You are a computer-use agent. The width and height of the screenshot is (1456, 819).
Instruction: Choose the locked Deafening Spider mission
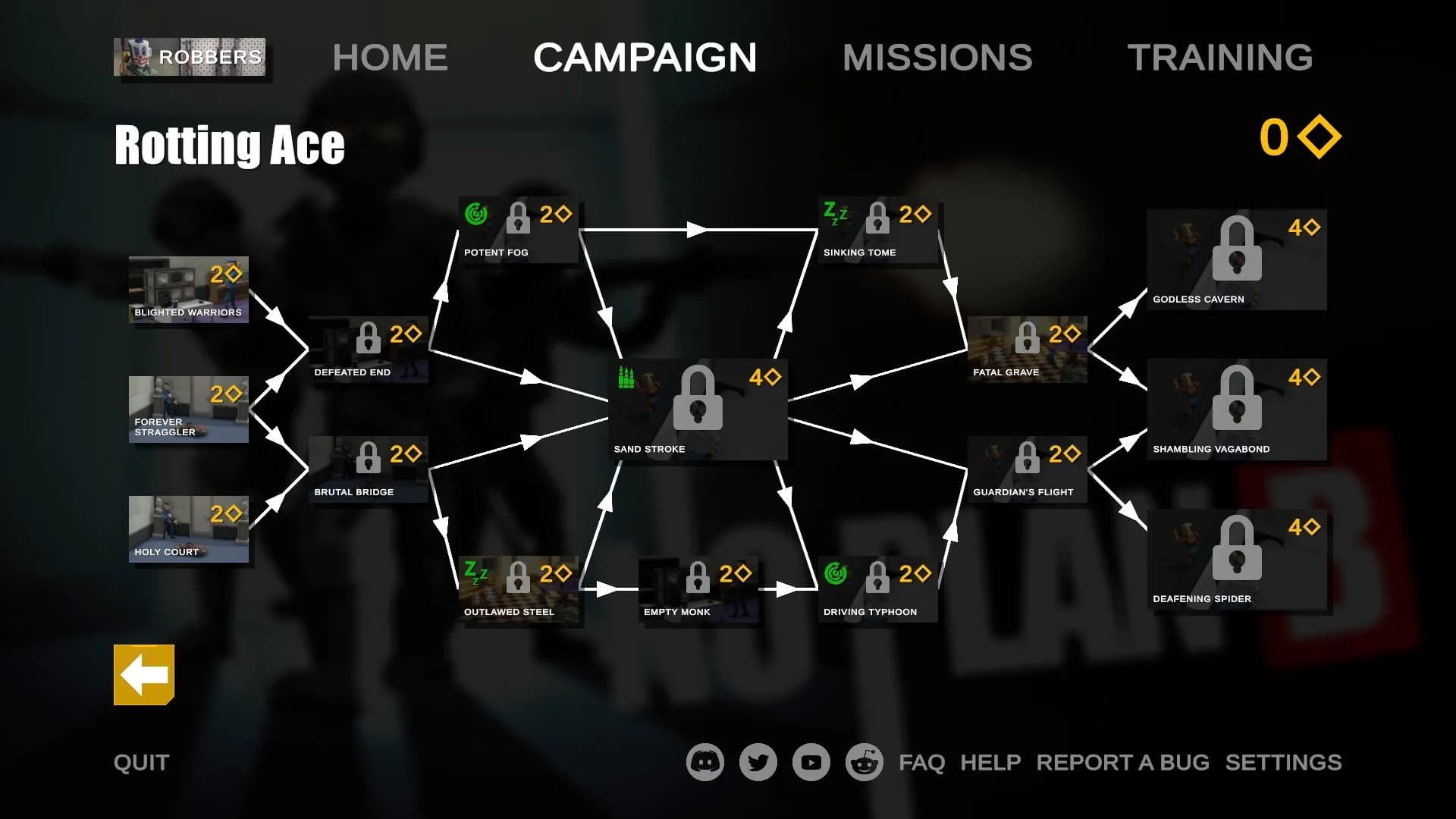(x=1237, y=559)
